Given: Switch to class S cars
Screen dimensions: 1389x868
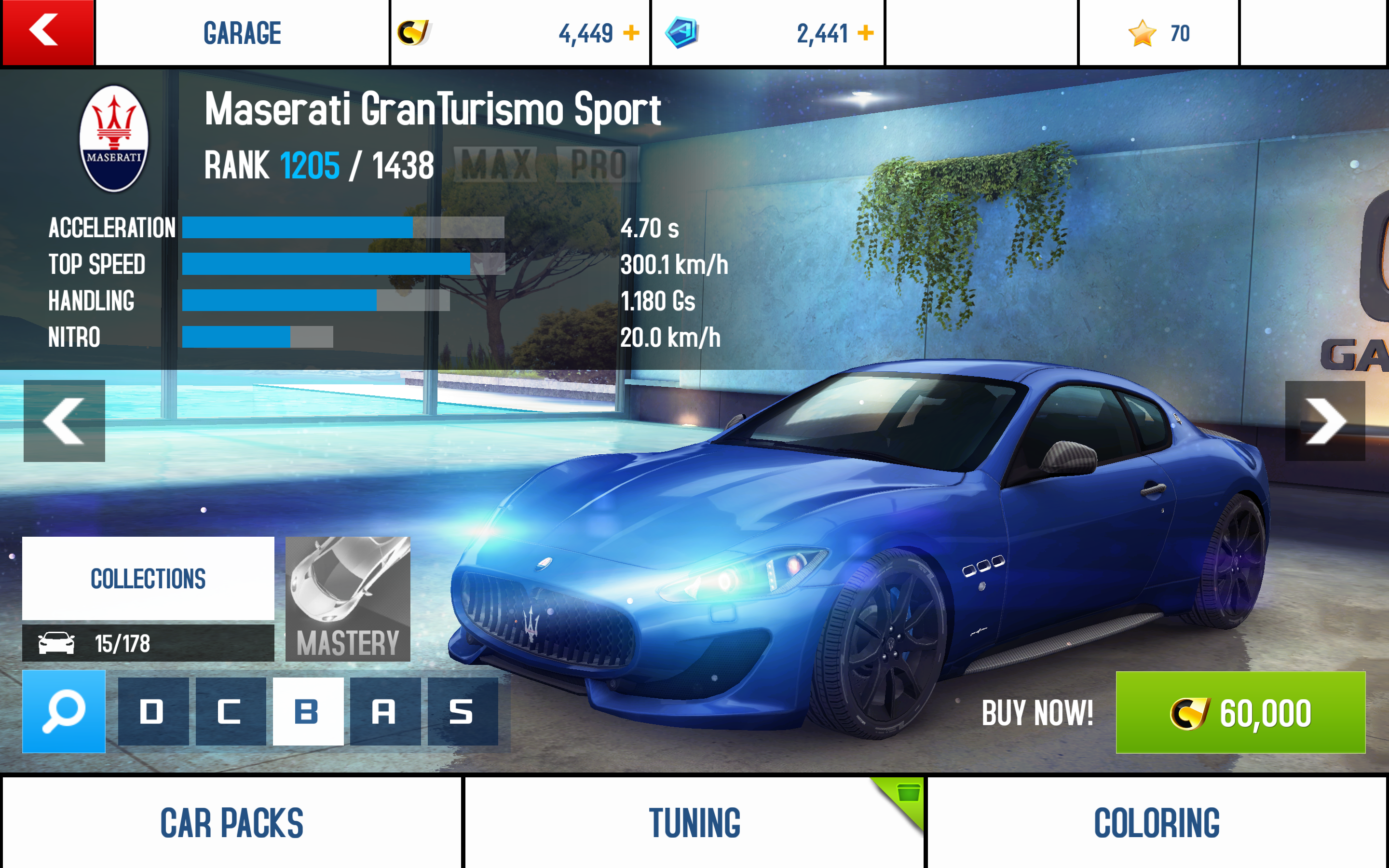Looking at the screenshot, I should (462, 711).
